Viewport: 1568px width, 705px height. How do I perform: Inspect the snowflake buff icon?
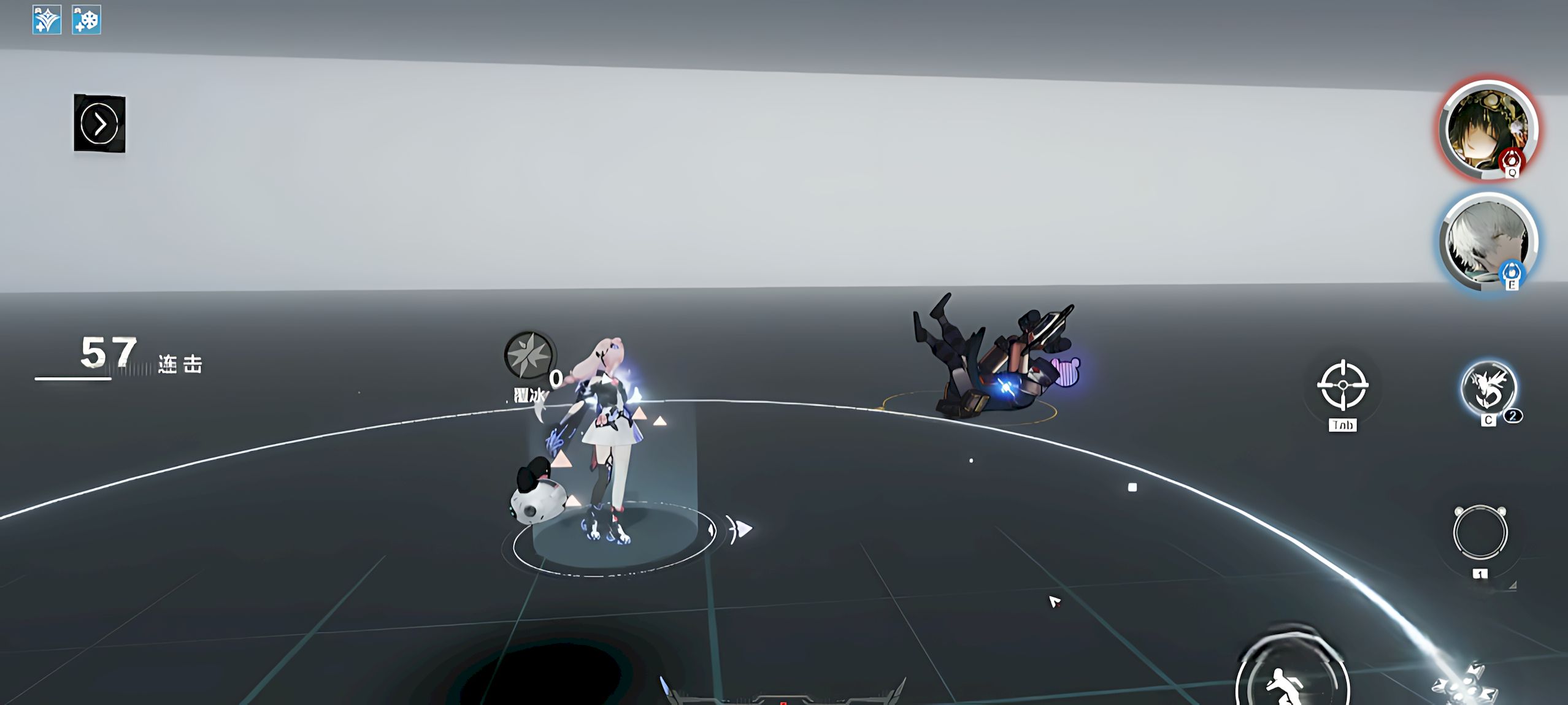point(86,20)
